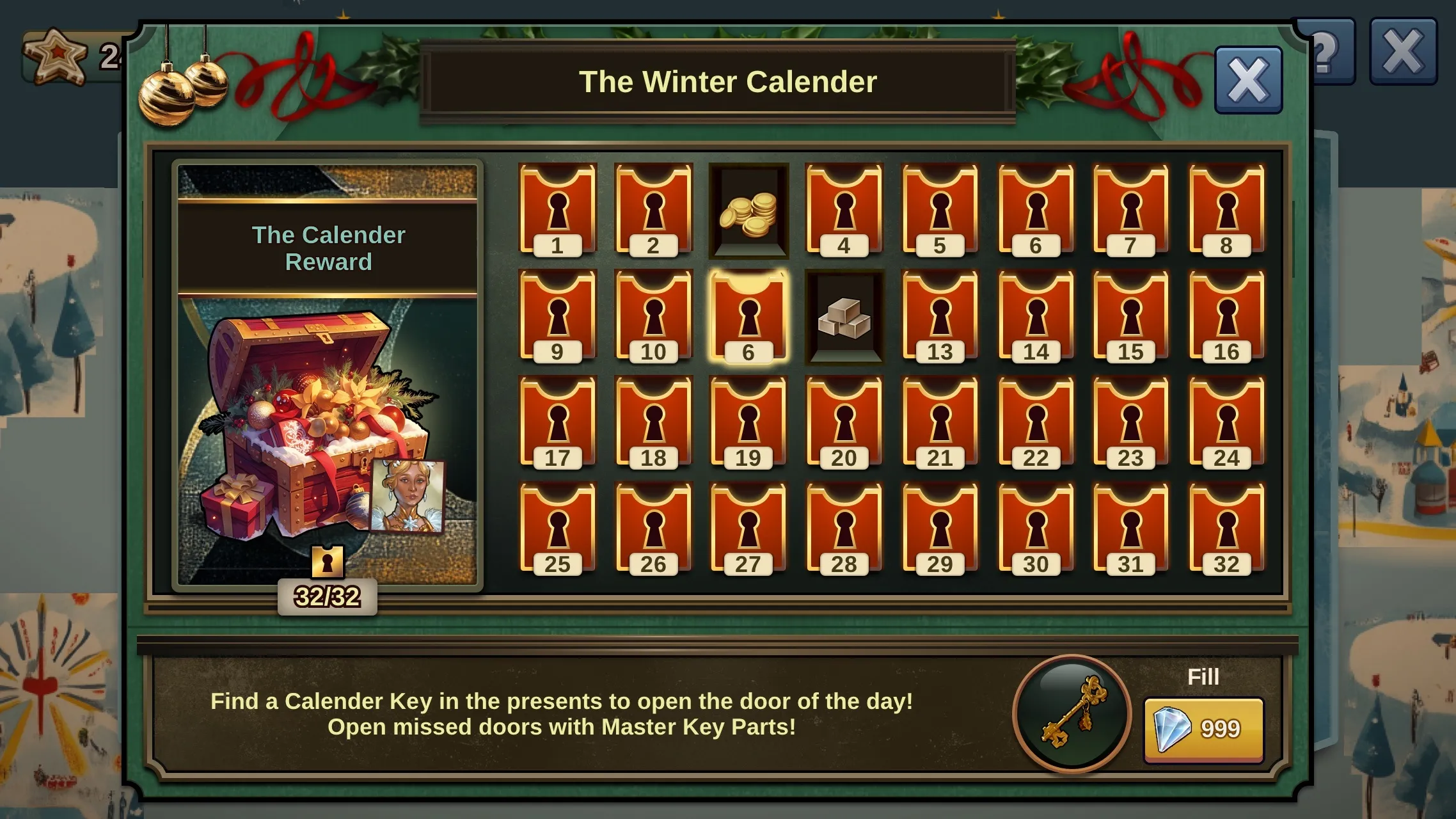Image resolution: width=1456 pixels, height=819 pixels.
Task: Choose calendar door number 13
Action: [940, 317]
